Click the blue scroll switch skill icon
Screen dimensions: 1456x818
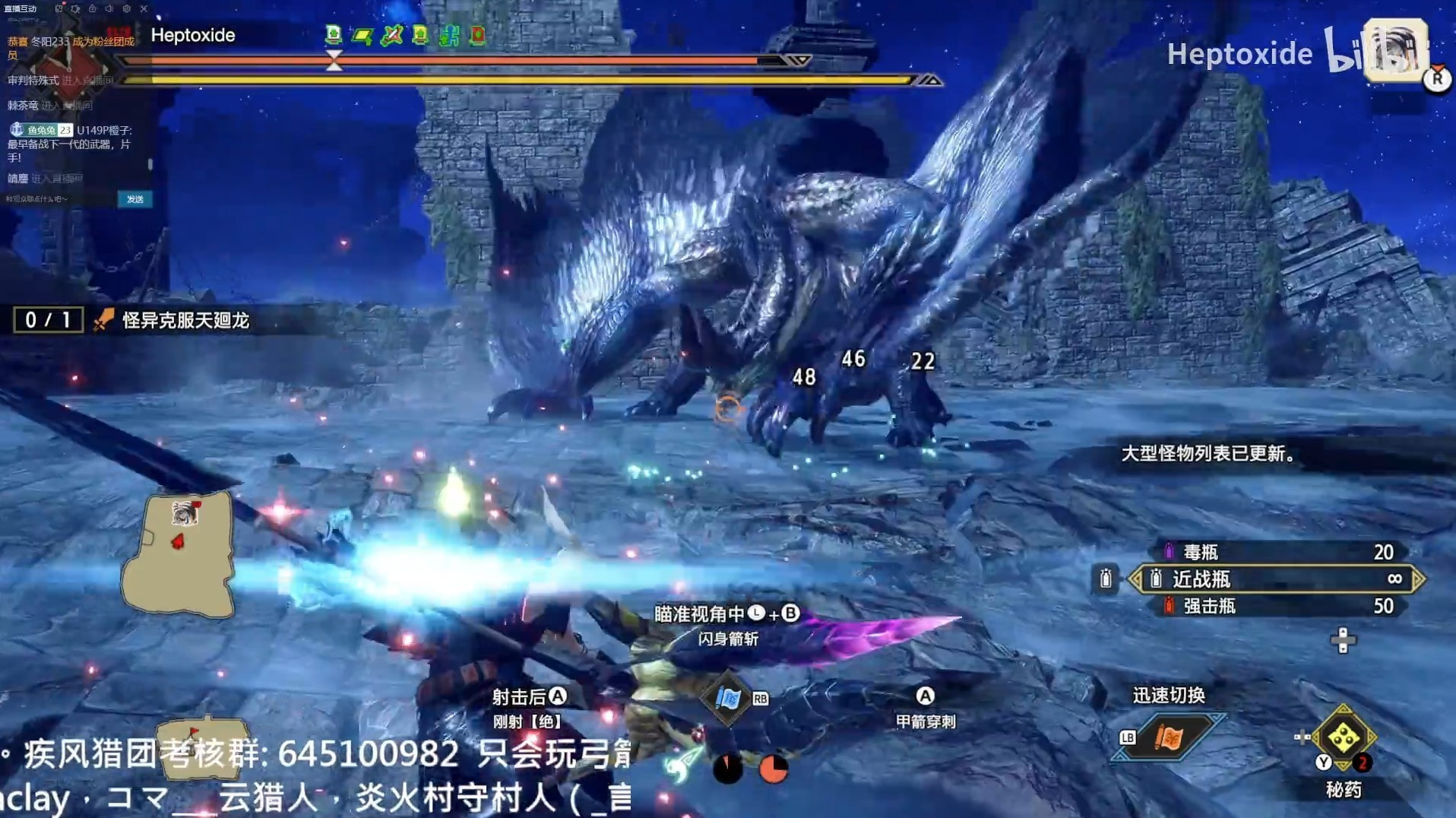click(727, 698)
